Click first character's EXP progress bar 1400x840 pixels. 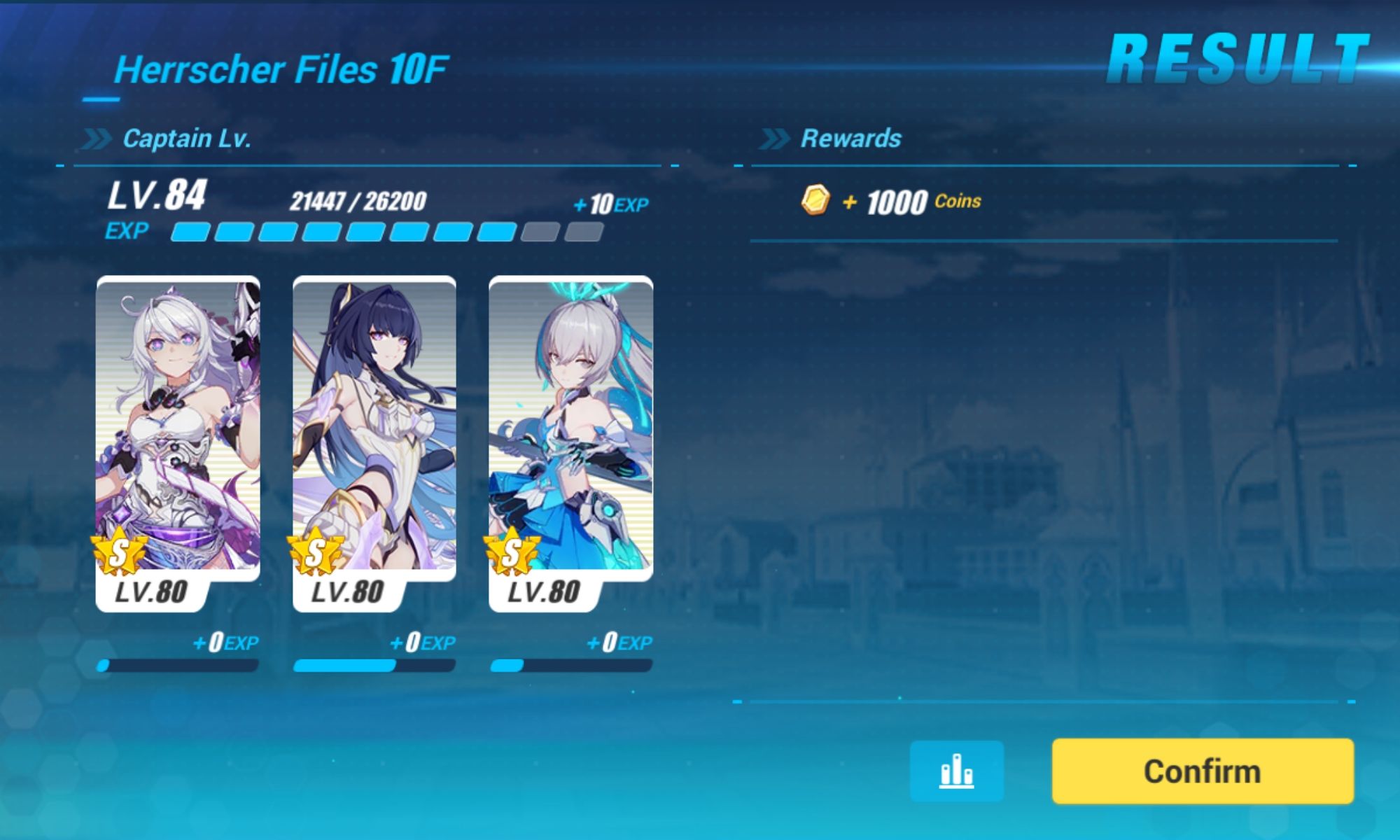click(x=178, y=666)
